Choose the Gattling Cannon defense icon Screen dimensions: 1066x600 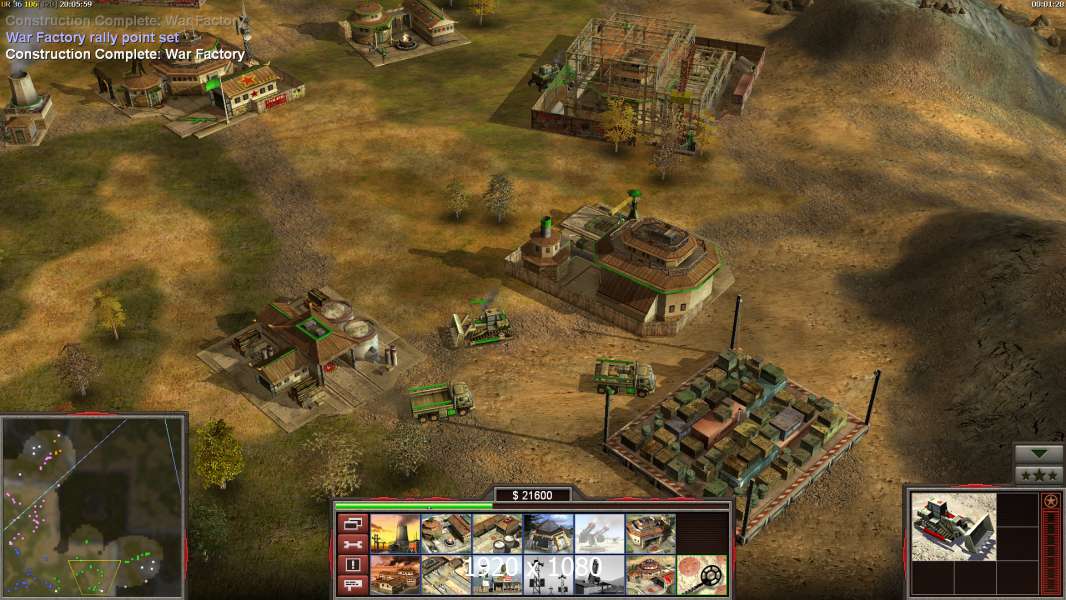click(599, 533)
